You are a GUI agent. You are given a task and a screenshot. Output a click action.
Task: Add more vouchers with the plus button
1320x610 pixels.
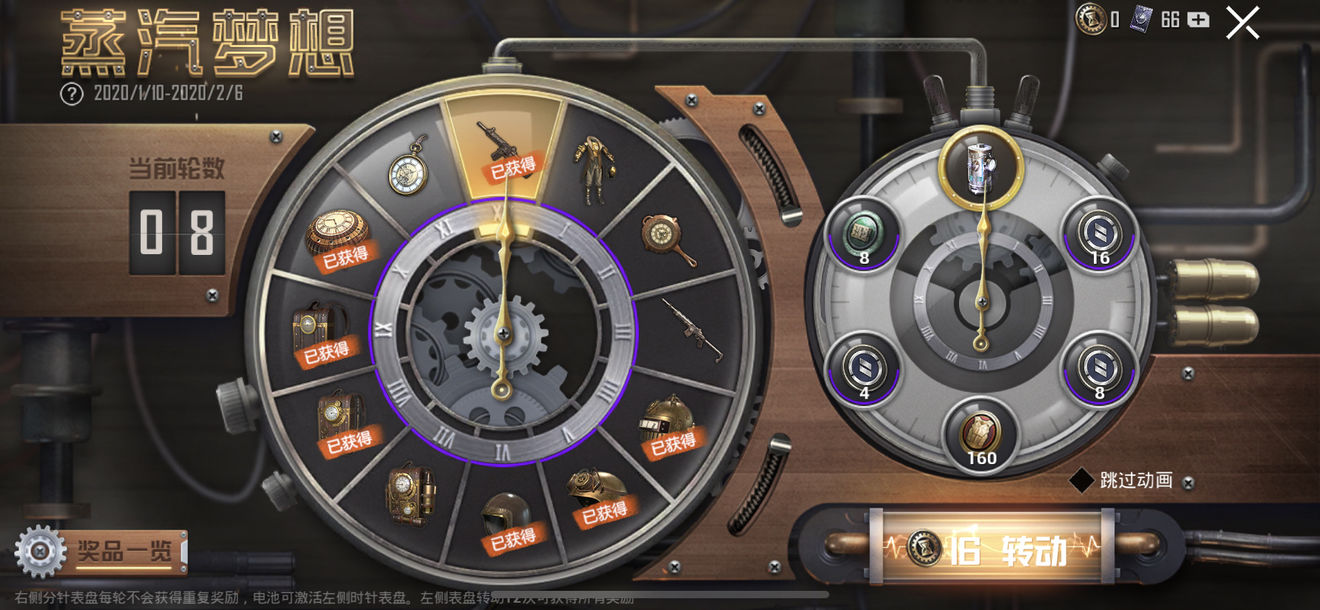coord(1198,19)
